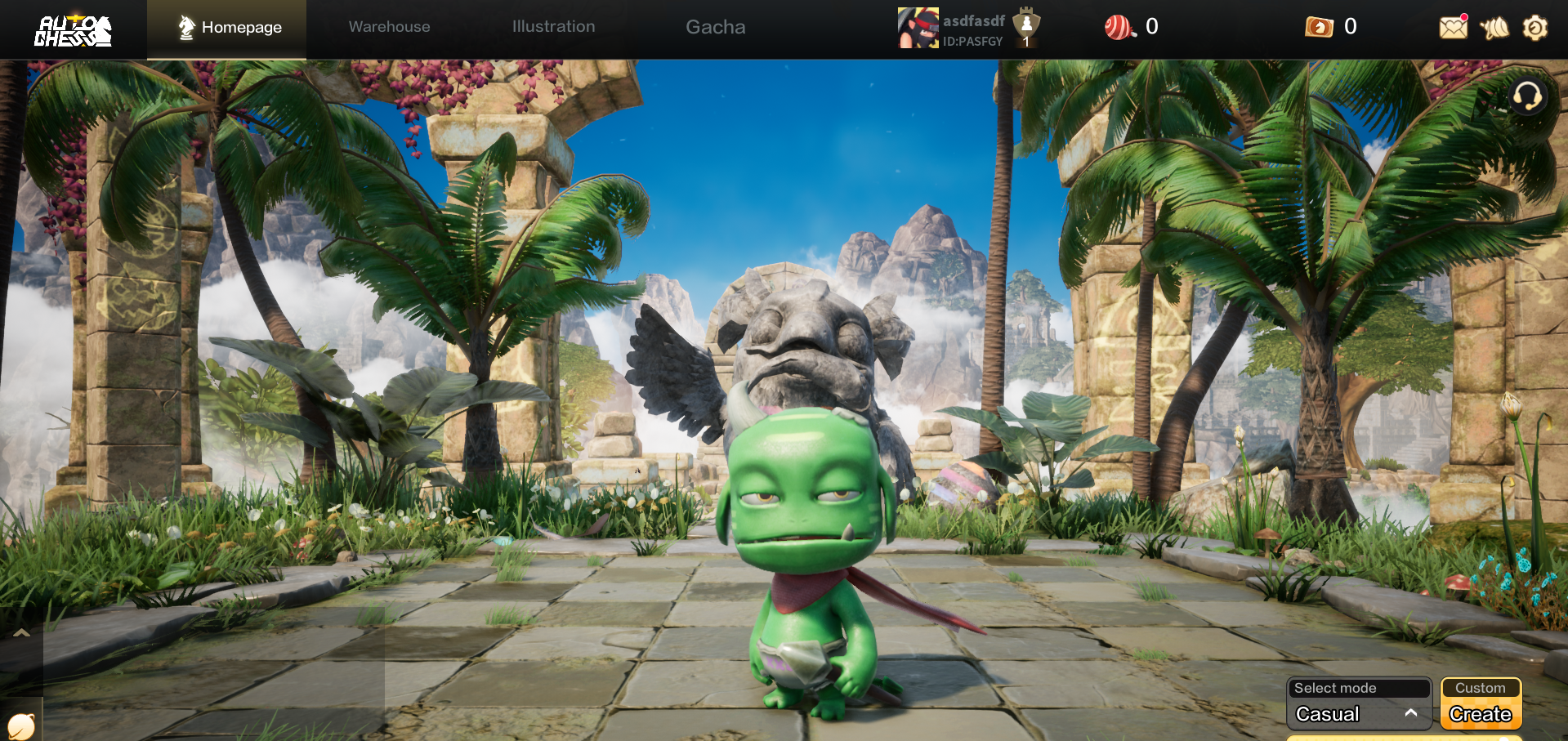Image resolution: width=1568 pixels, height=741 pixels.
Task: Open the Gacha menu
Action: (715, 26)
